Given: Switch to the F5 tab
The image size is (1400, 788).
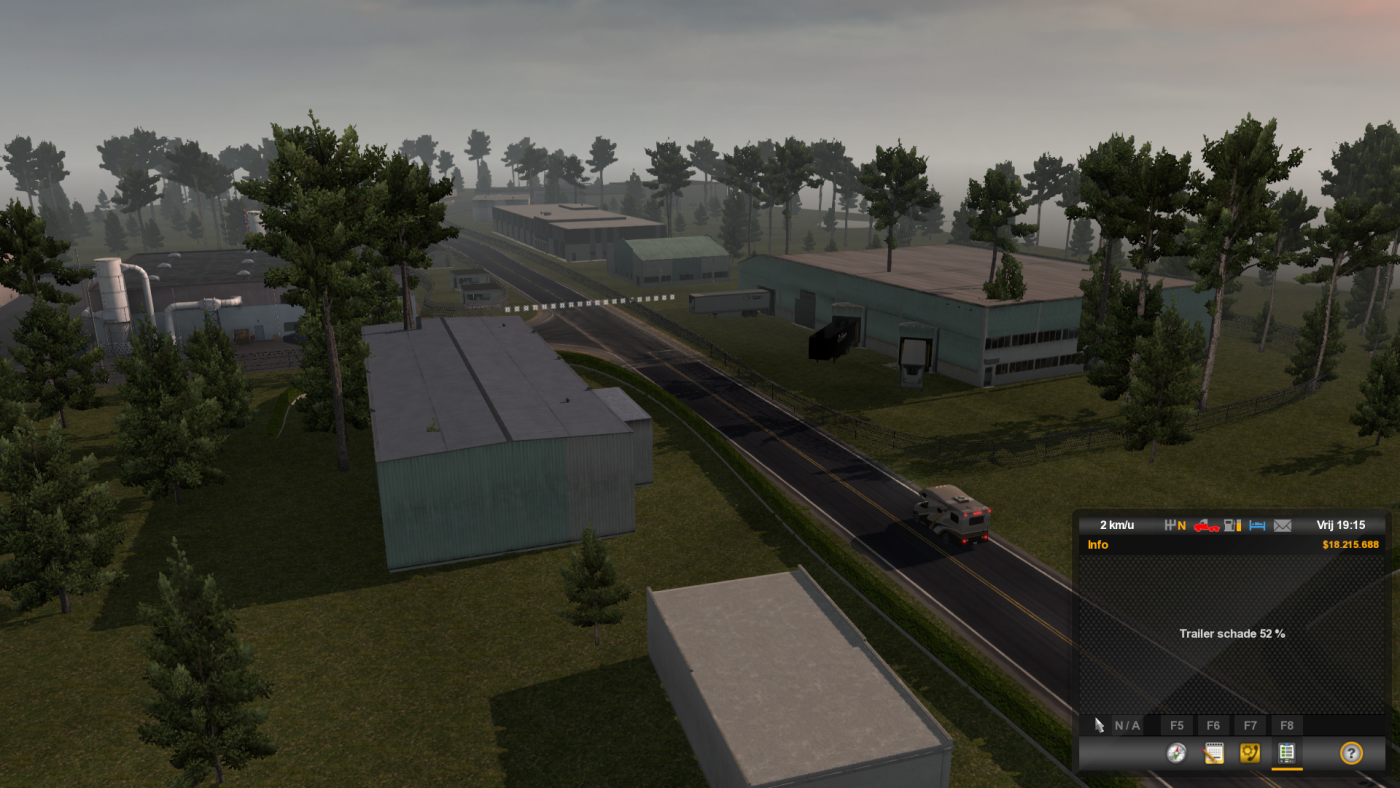Looking at the screenshot, I should (x=1176, y=725).
